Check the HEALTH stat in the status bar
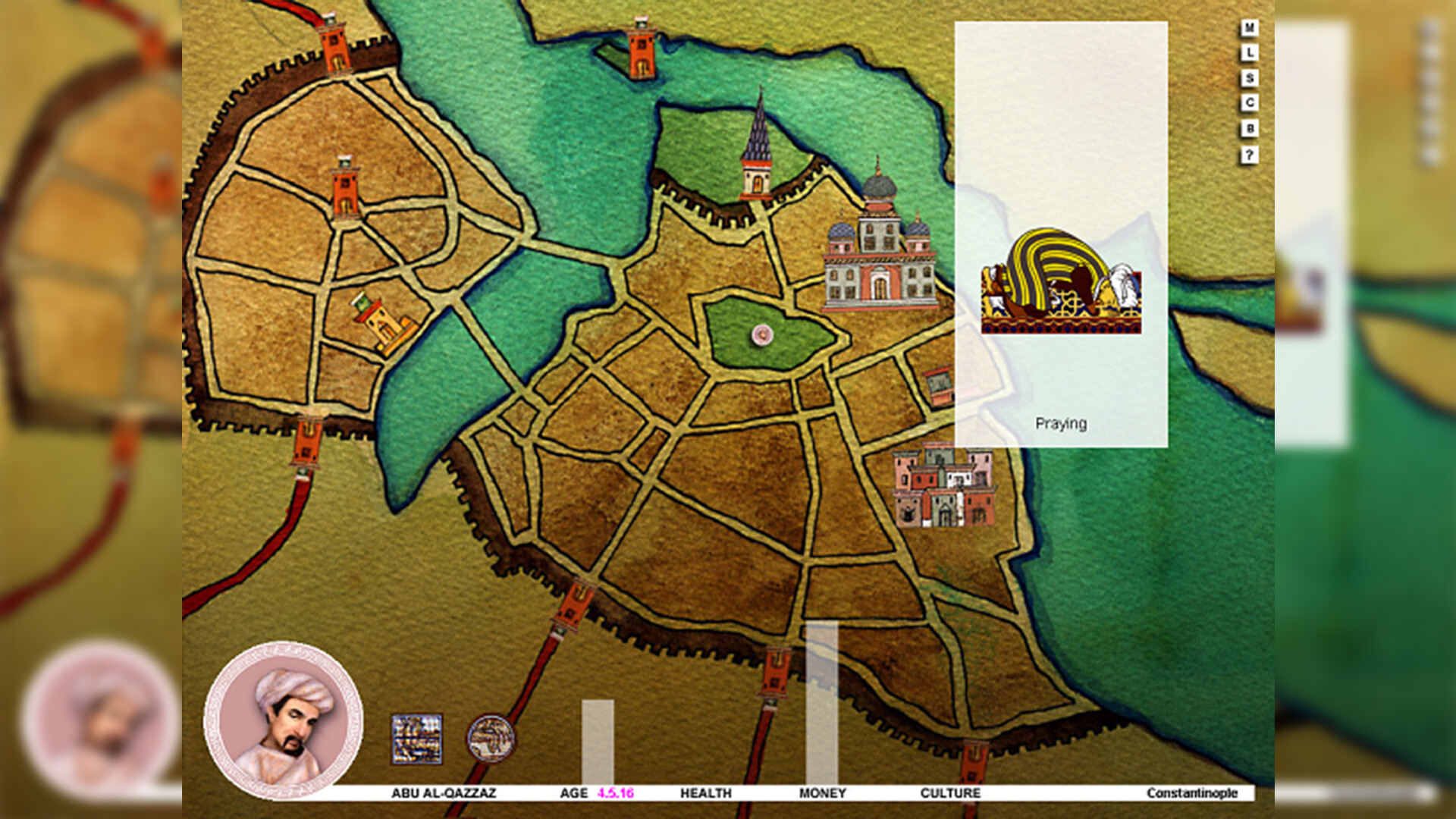 point(705,793)
